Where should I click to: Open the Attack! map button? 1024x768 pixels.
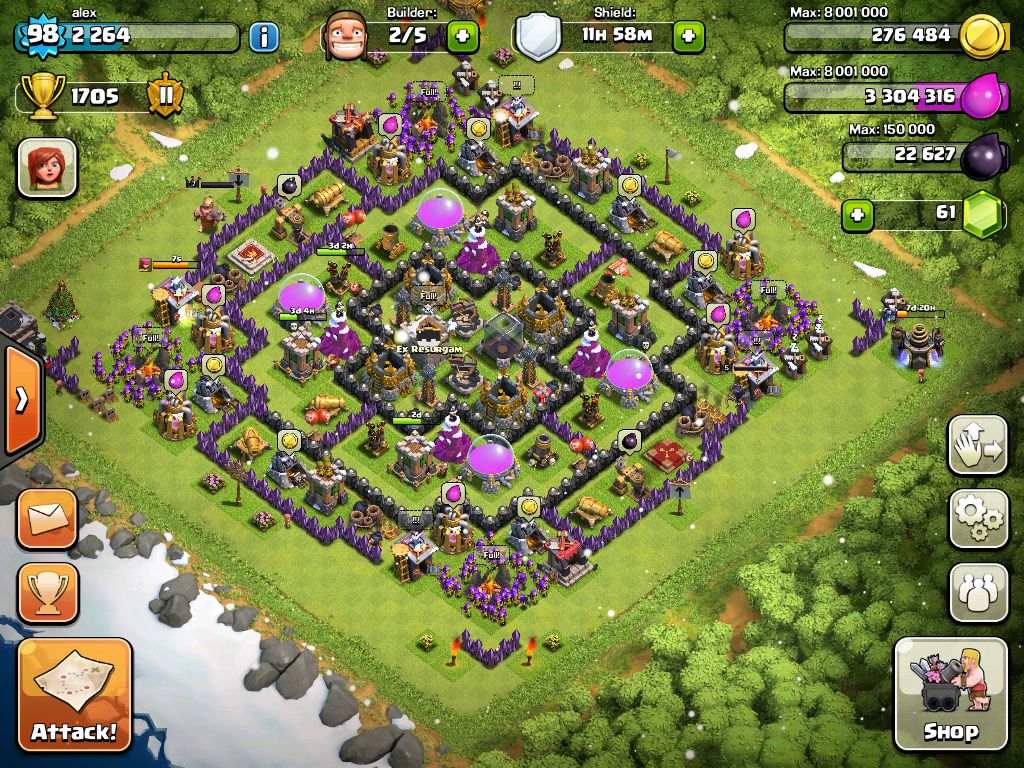(x=74, y=696)
